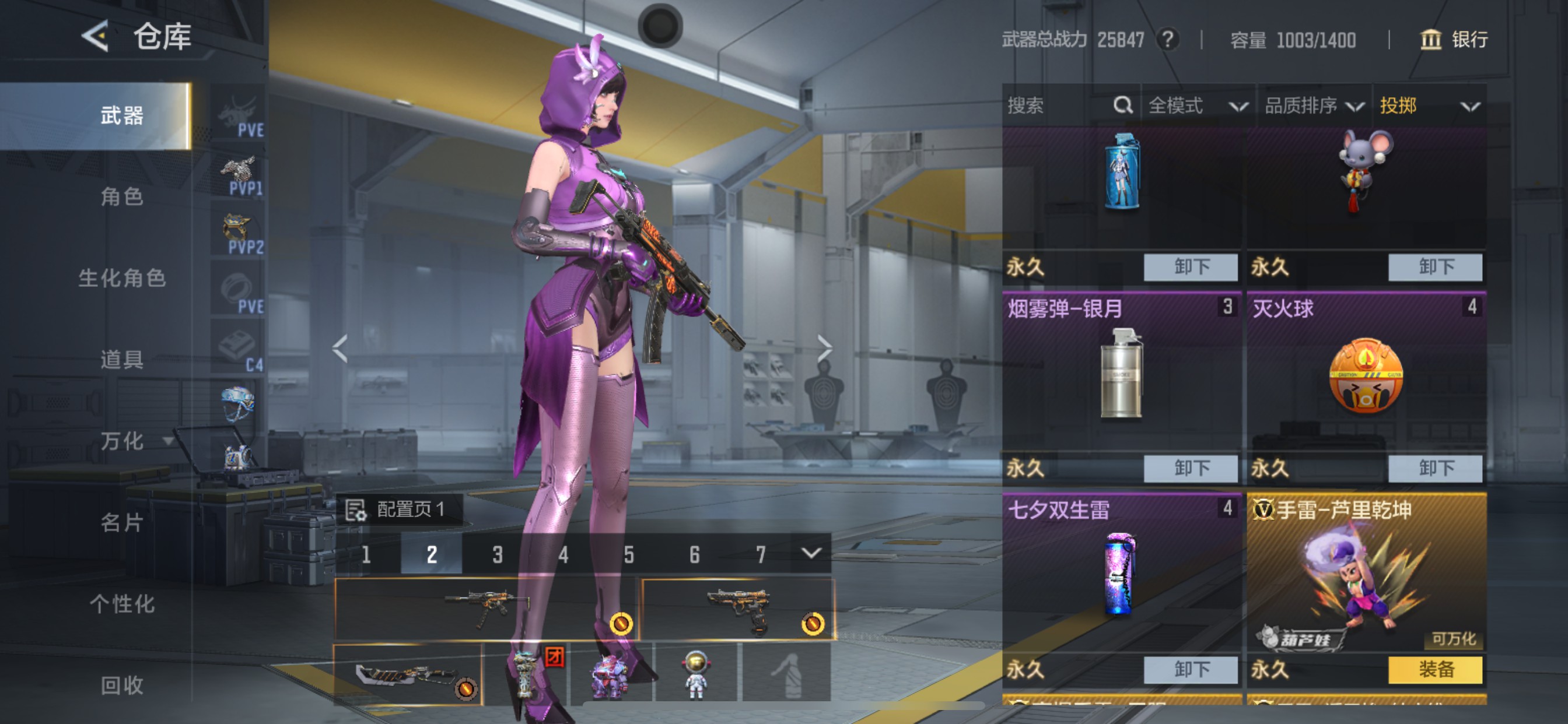Rotate to next character with right arrow
The image size is (1568, 724).
pyautogui.click(x=824, y=349)
